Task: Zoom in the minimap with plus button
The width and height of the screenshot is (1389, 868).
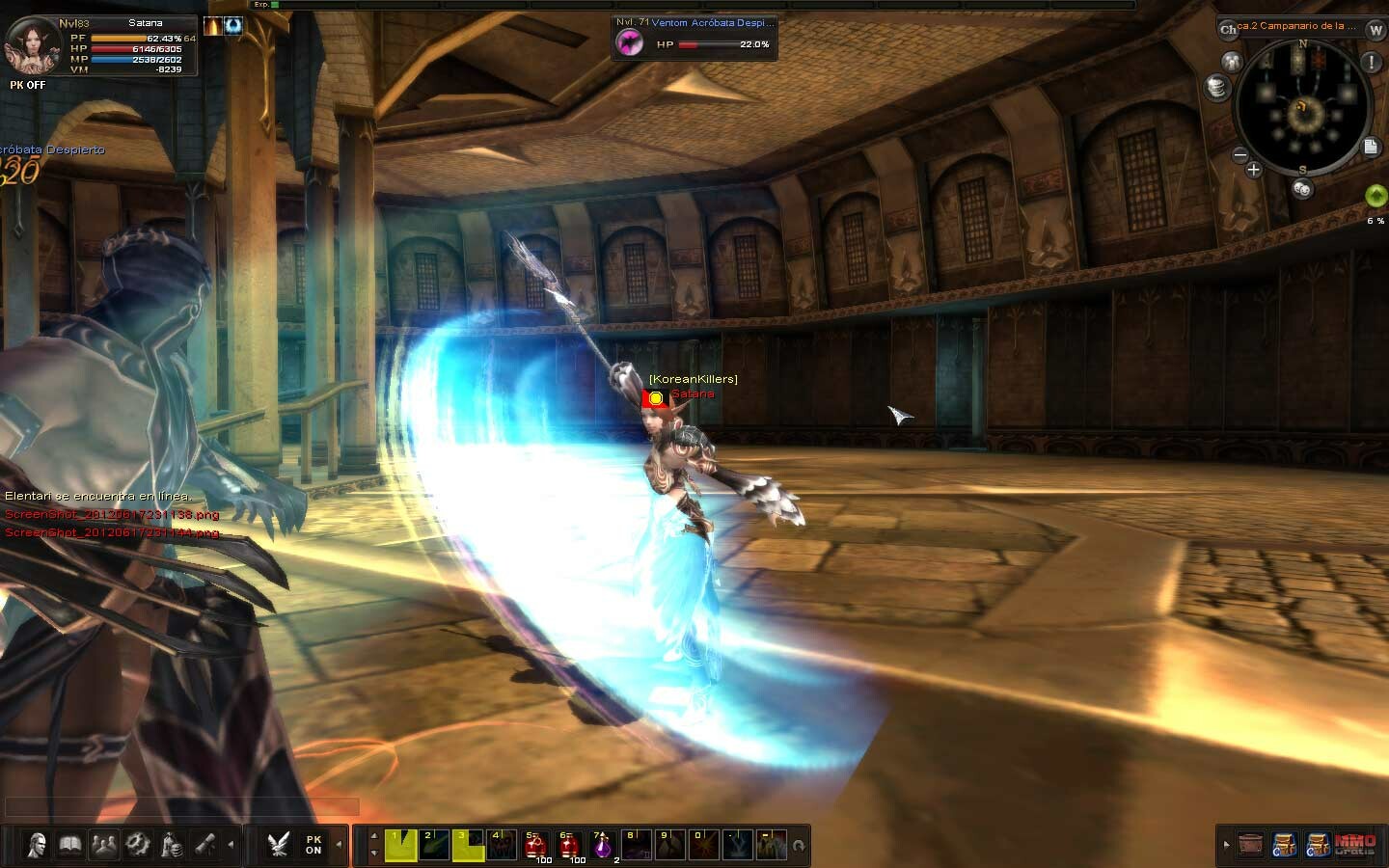Action: click(1253, 170)
